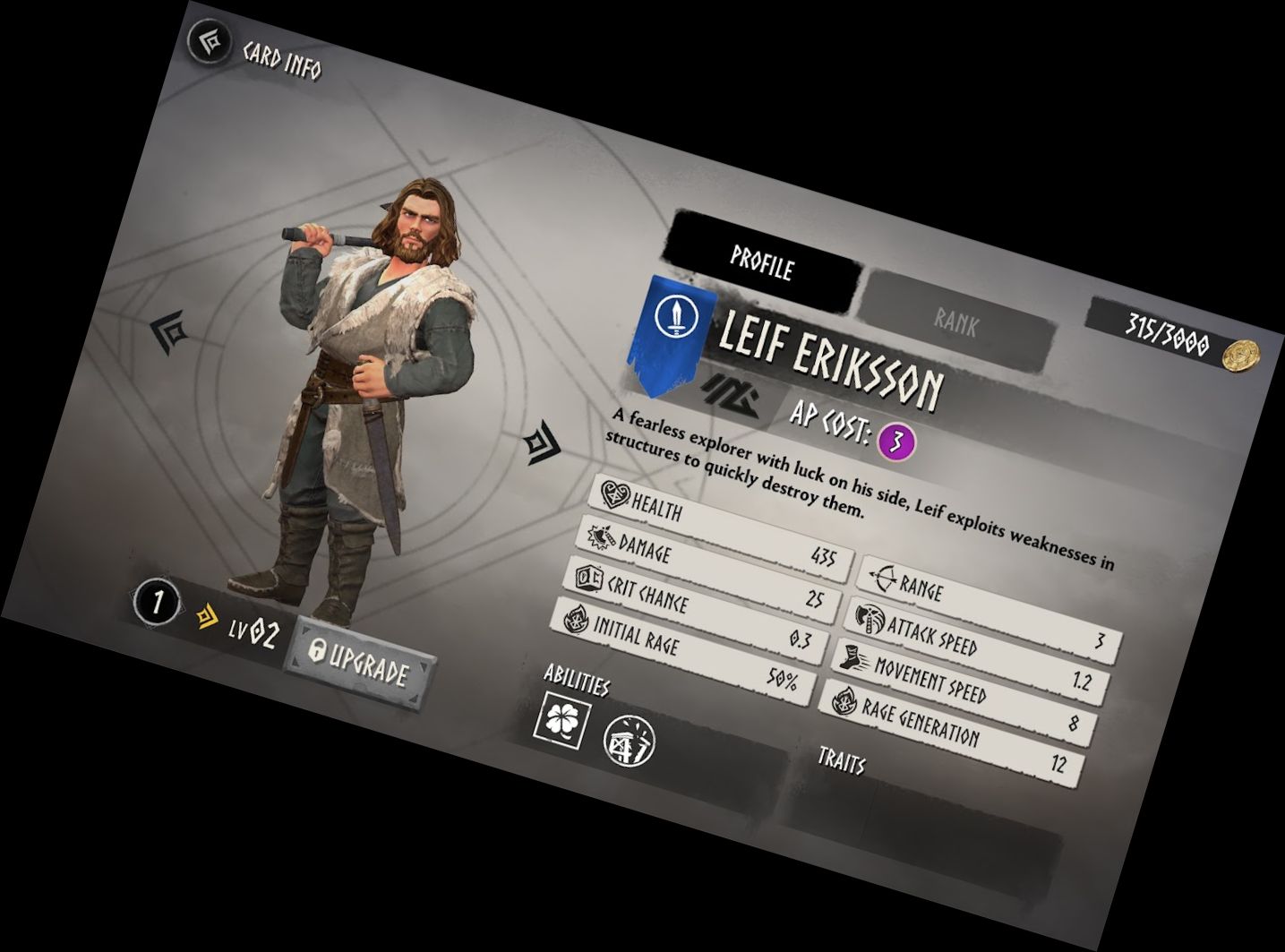Switch to the Profile tab
The image size is (1285, 952).
click(762, 262)
